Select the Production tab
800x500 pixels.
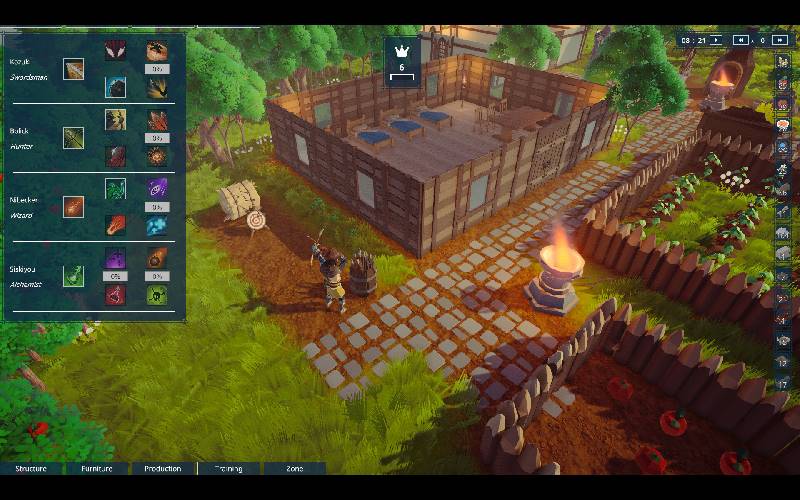[x=162, y=468]
